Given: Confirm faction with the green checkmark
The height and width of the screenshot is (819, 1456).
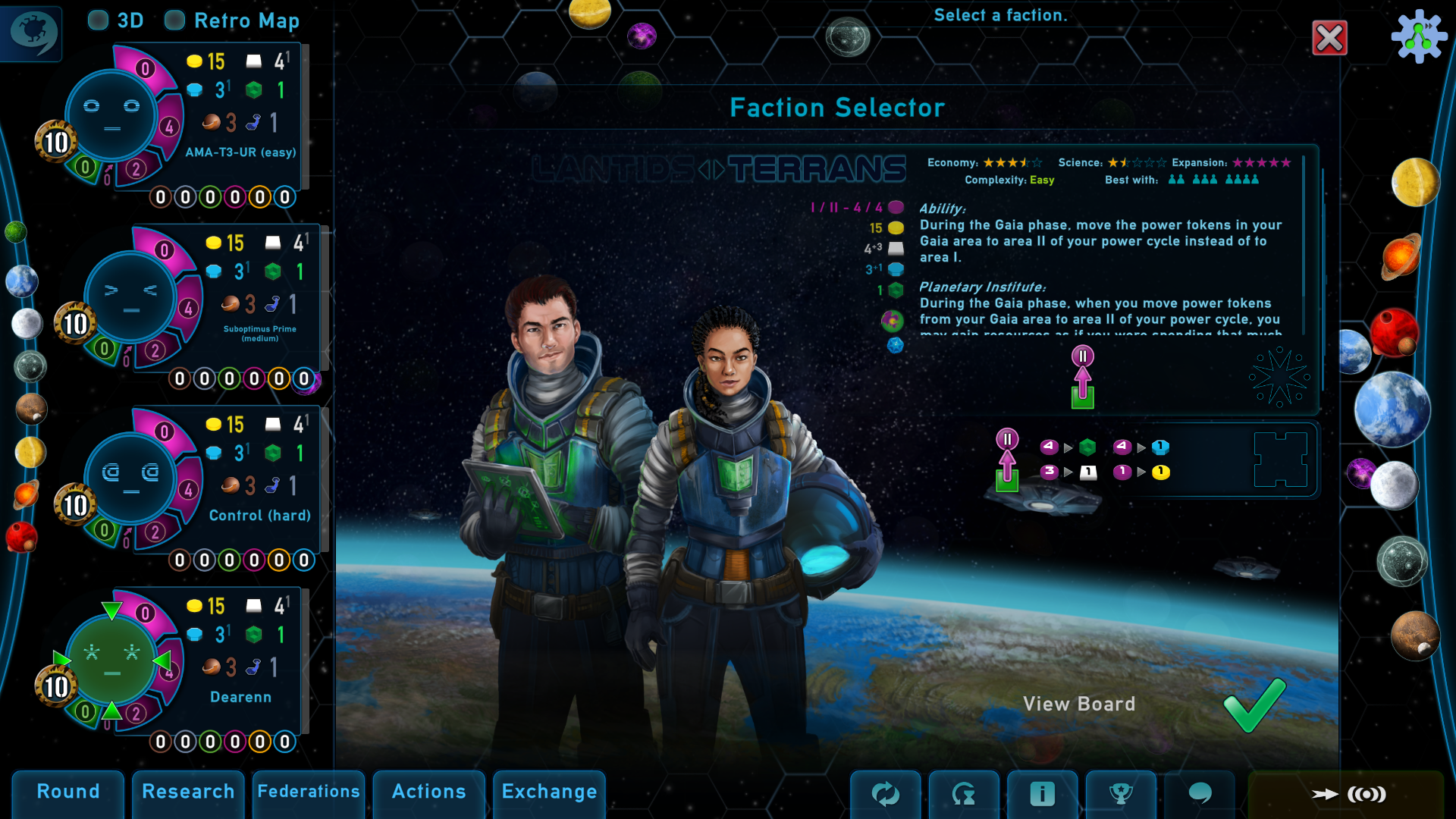Looking at the screenshot, I should tap(1255, 705).
